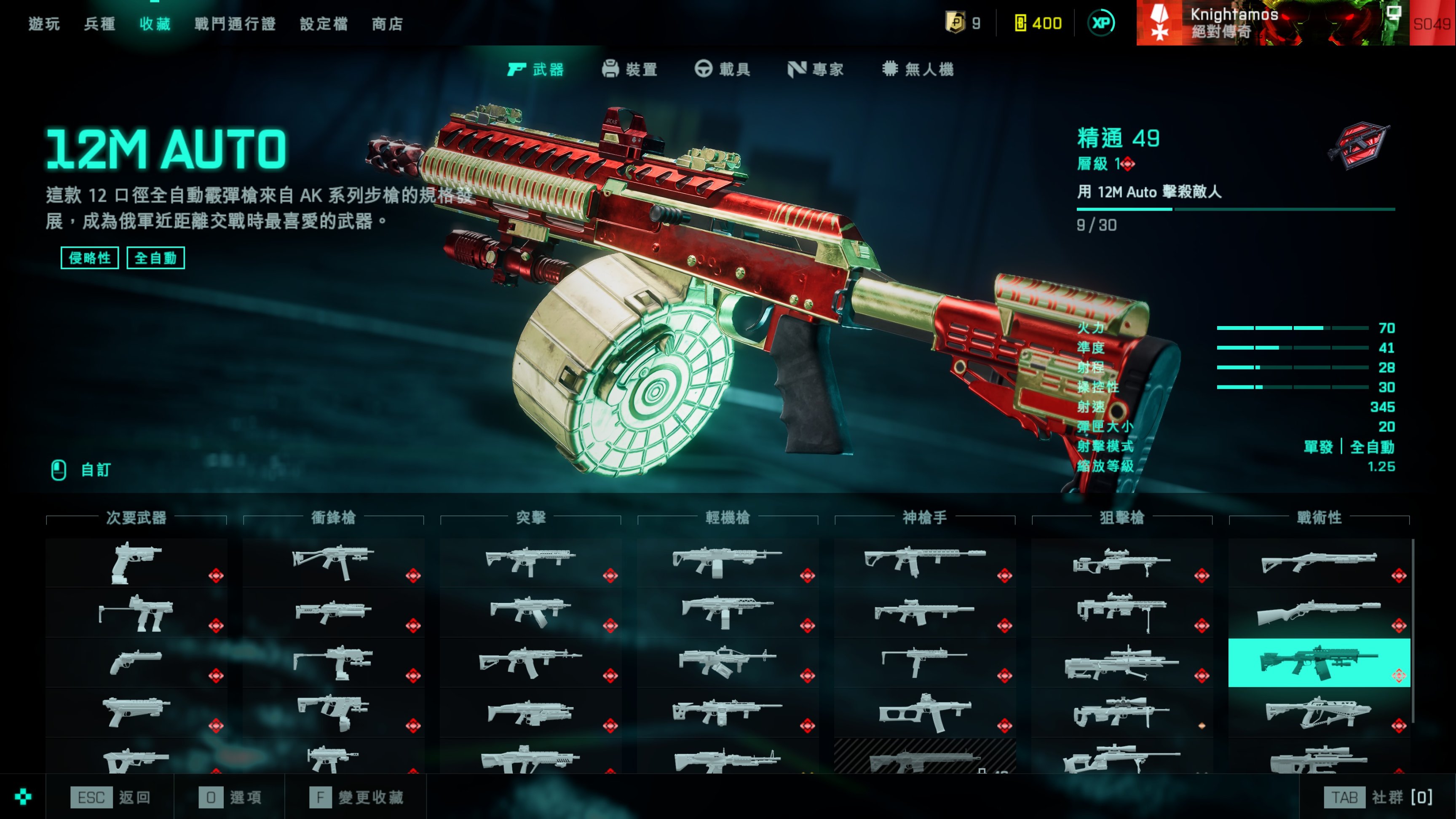
Task: Select the 武器 weapons tab
Action: [x=536, y=70]
